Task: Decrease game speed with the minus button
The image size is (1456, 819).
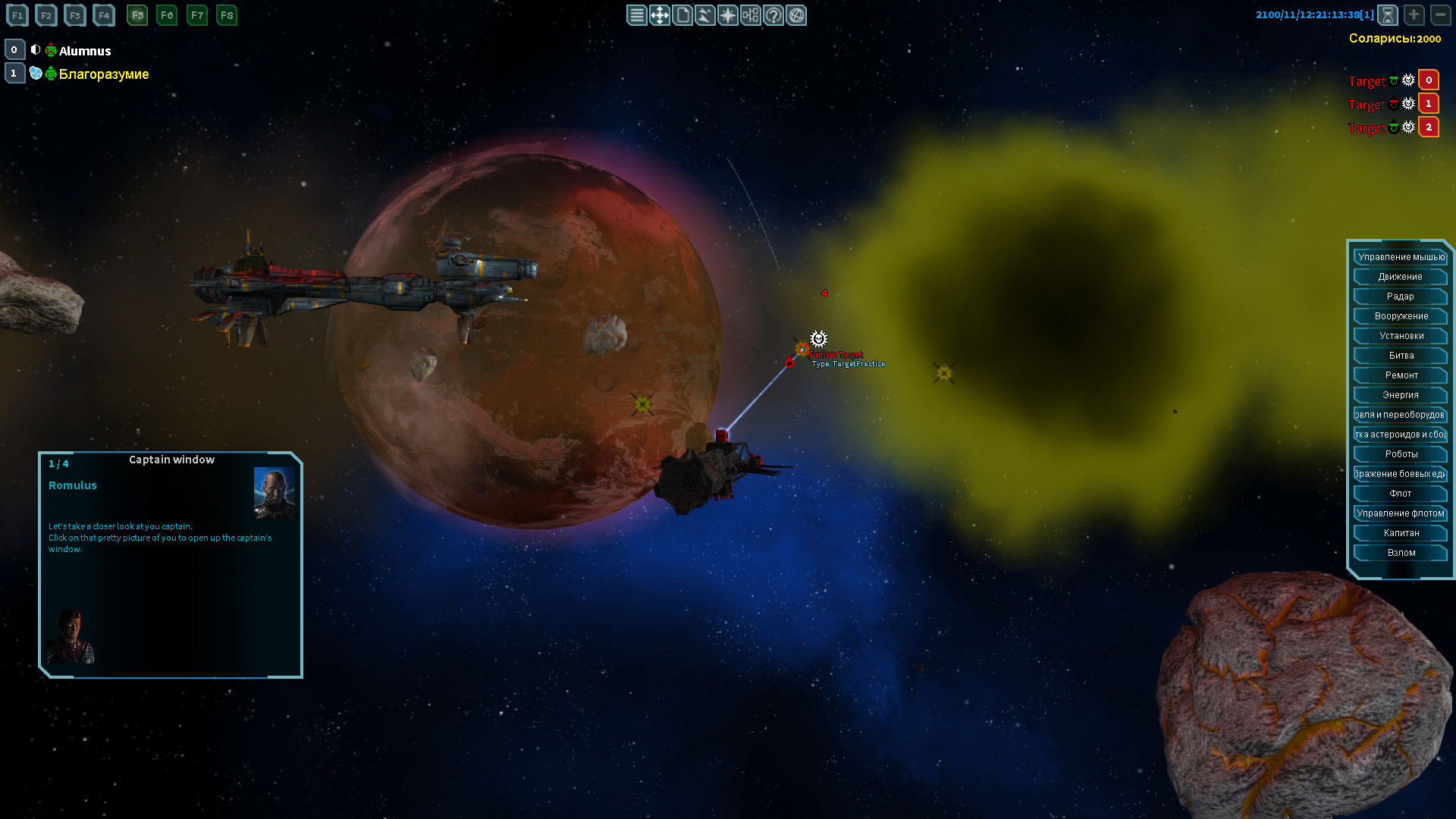Action: [x=1440, y=15]
